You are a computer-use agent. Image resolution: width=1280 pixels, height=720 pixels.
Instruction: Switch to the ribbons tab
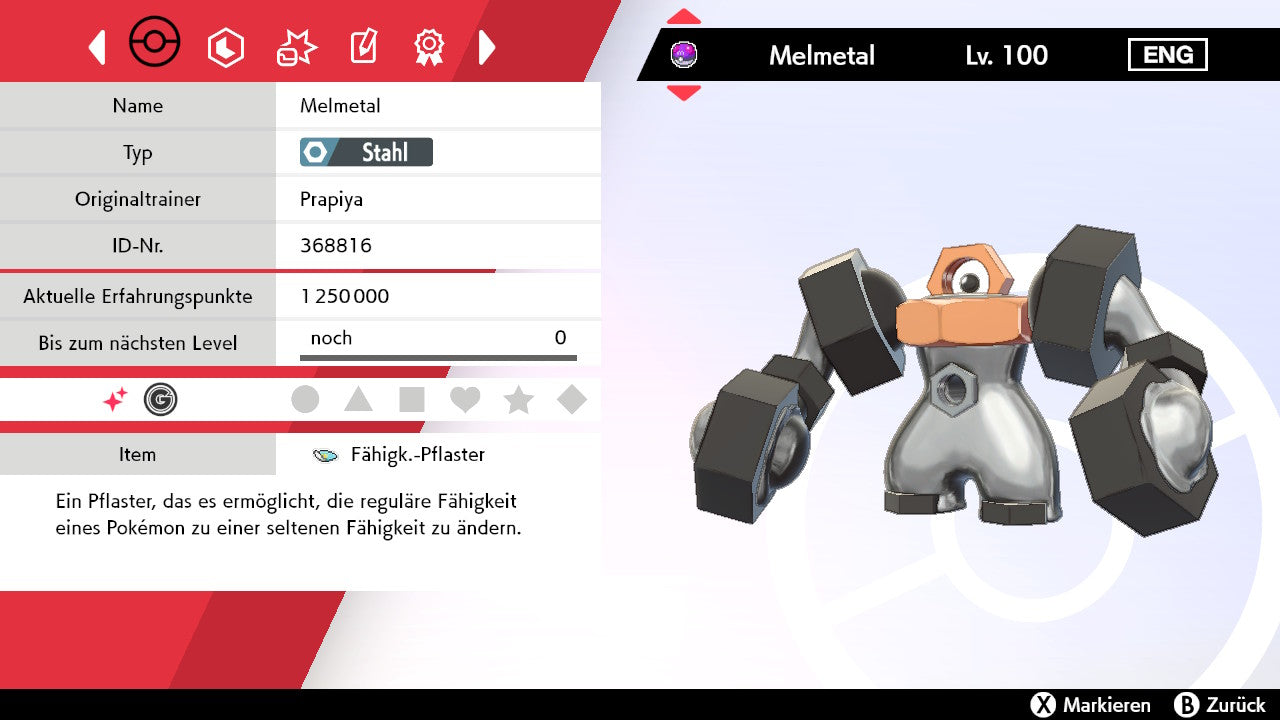pyautogui.click(x=429, y=47)
